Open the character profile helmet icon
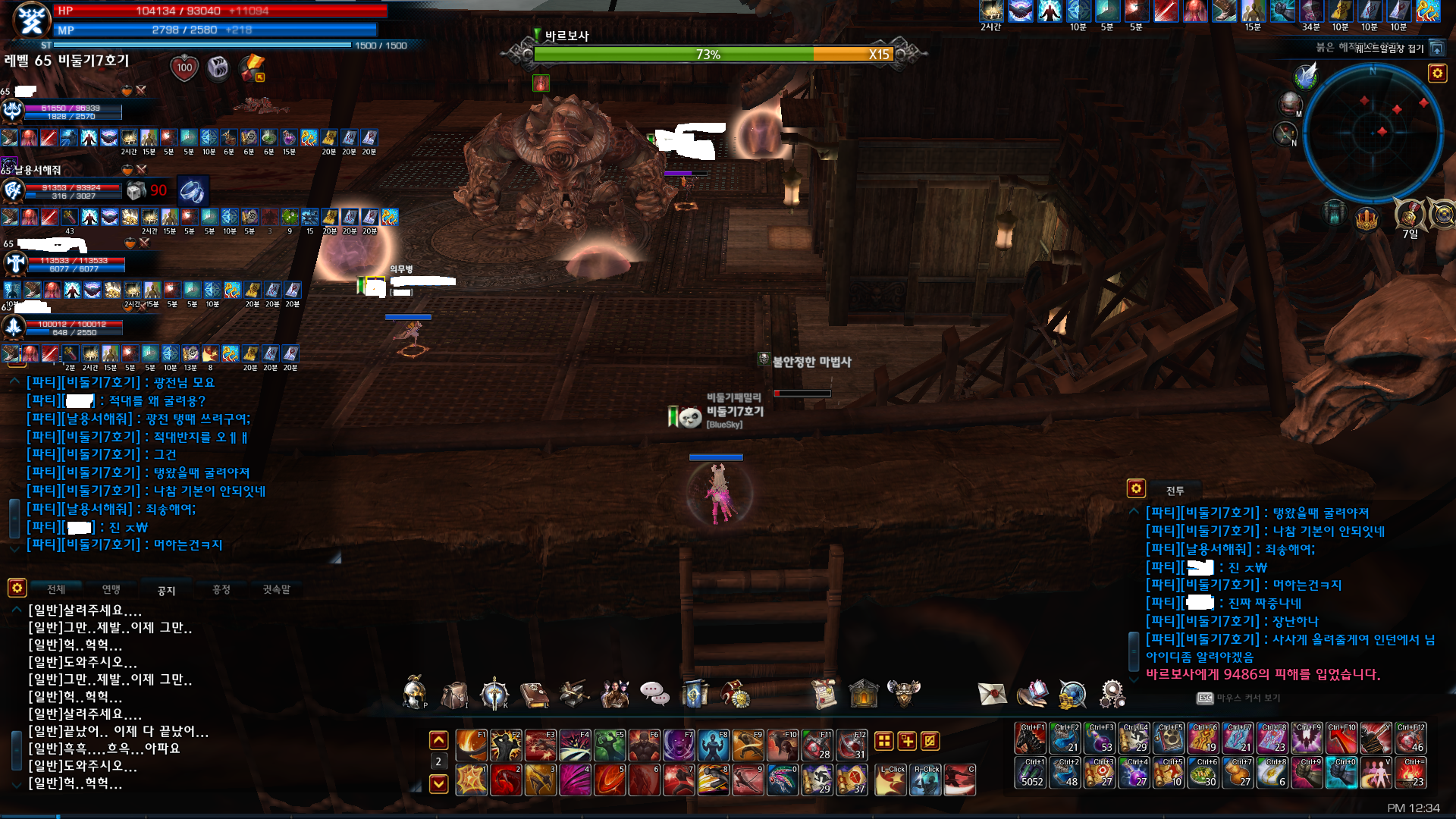The width and height of the screenshot is (1456, 819). pos(414,692)
